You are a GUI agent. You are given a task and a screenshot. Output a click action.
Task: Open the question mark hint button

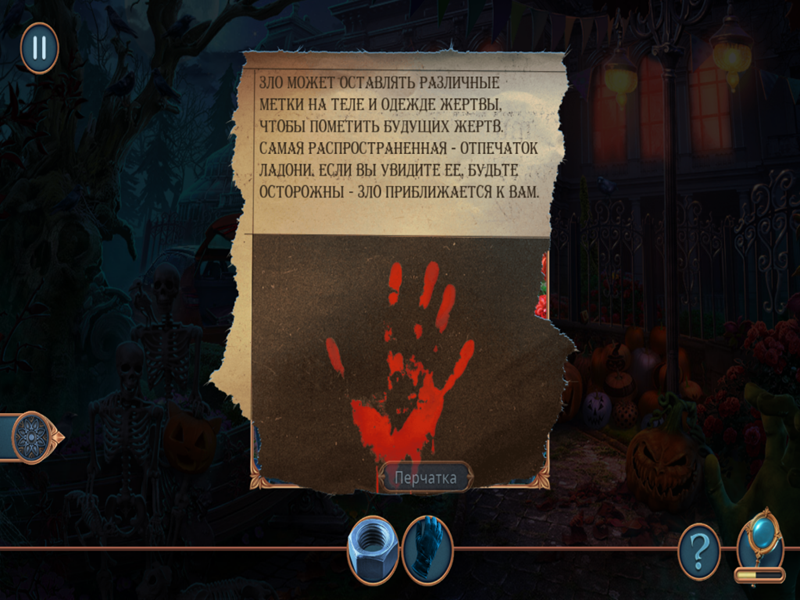pos(699,550)
